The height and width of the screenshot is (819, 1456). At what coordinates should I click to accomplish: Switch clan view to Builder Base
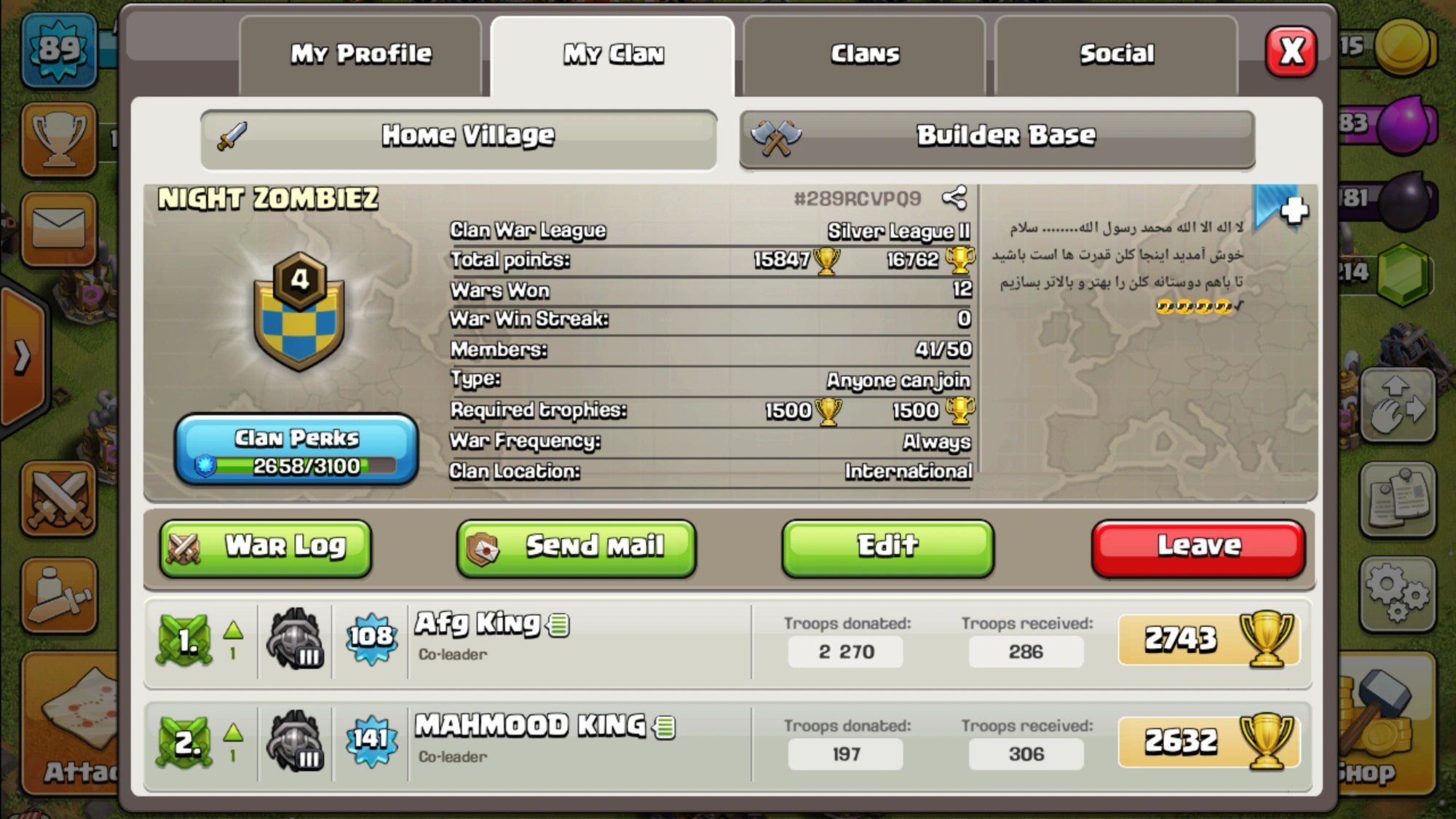tap(997, 135)
